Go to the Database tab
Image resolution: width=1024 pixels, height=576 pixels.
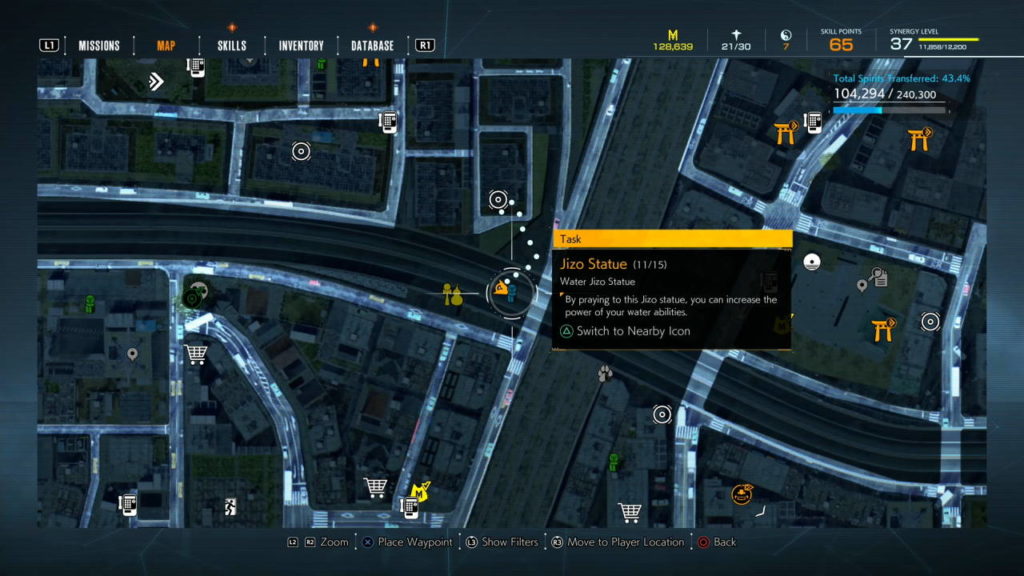pyautogui.click(x=372, y=45)
